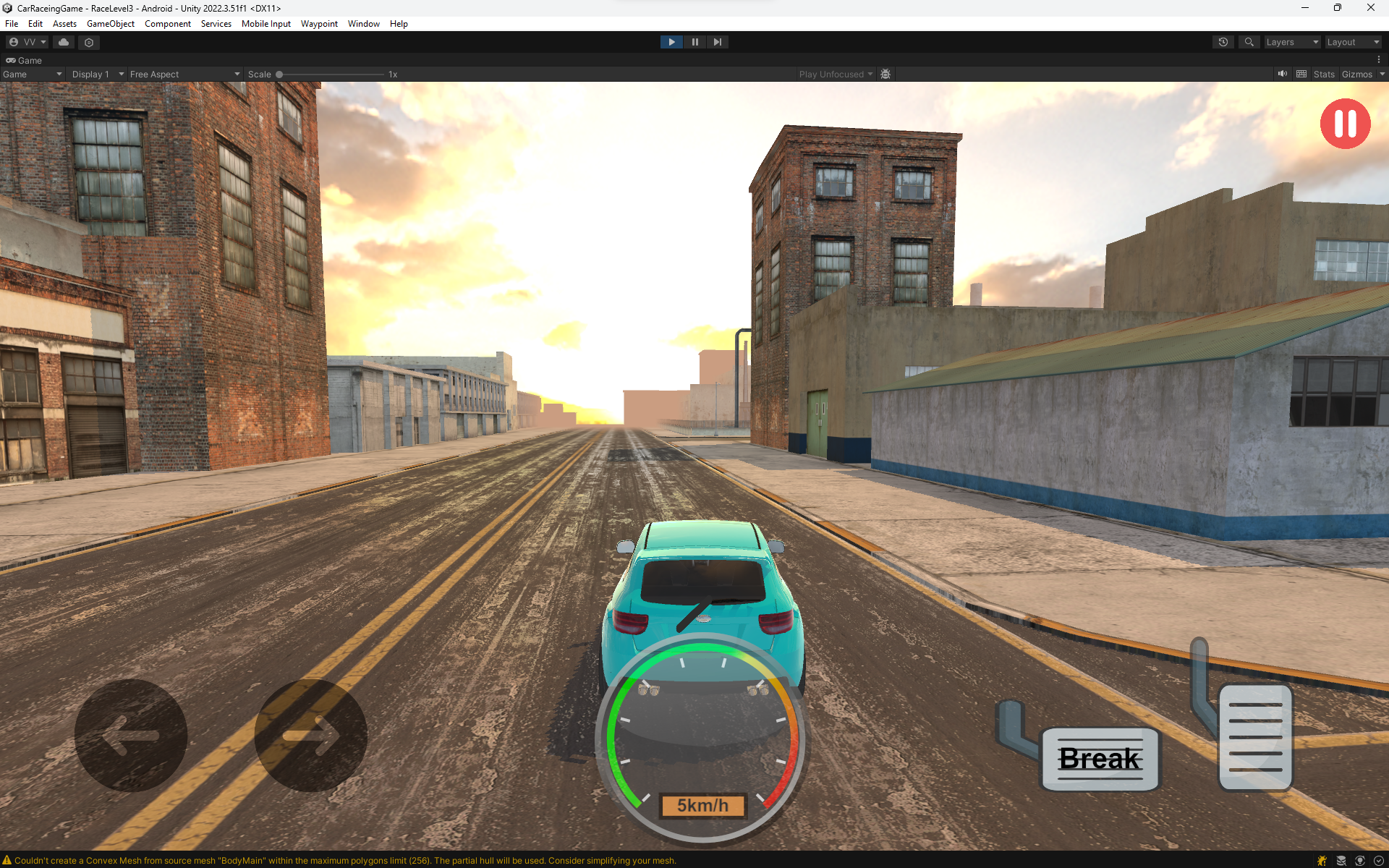Open the Free Aspect dropdown
The width and height of the screenshot is (1389, 868).
coord(184,74)
